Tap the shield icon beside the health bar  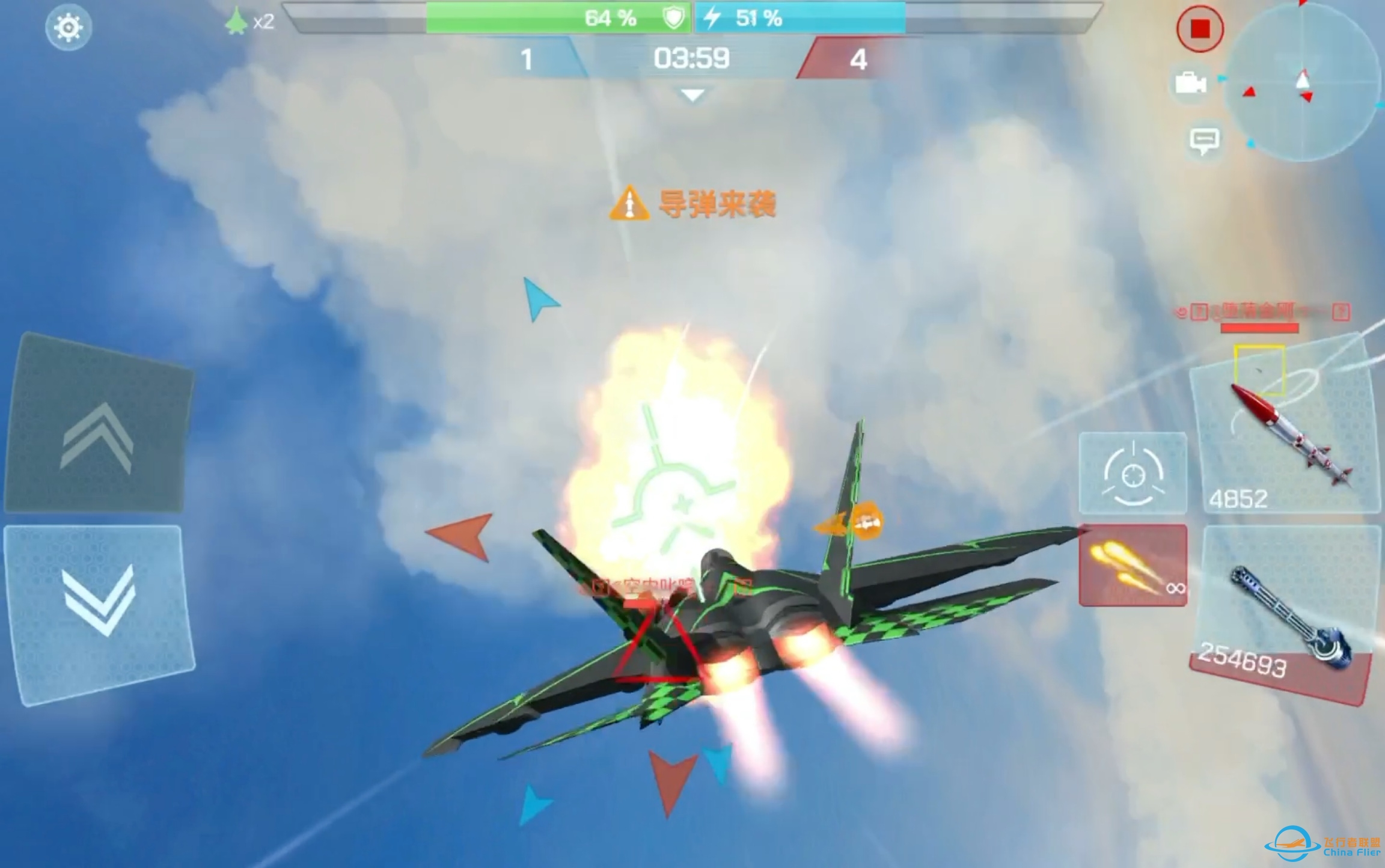[674, 18]
